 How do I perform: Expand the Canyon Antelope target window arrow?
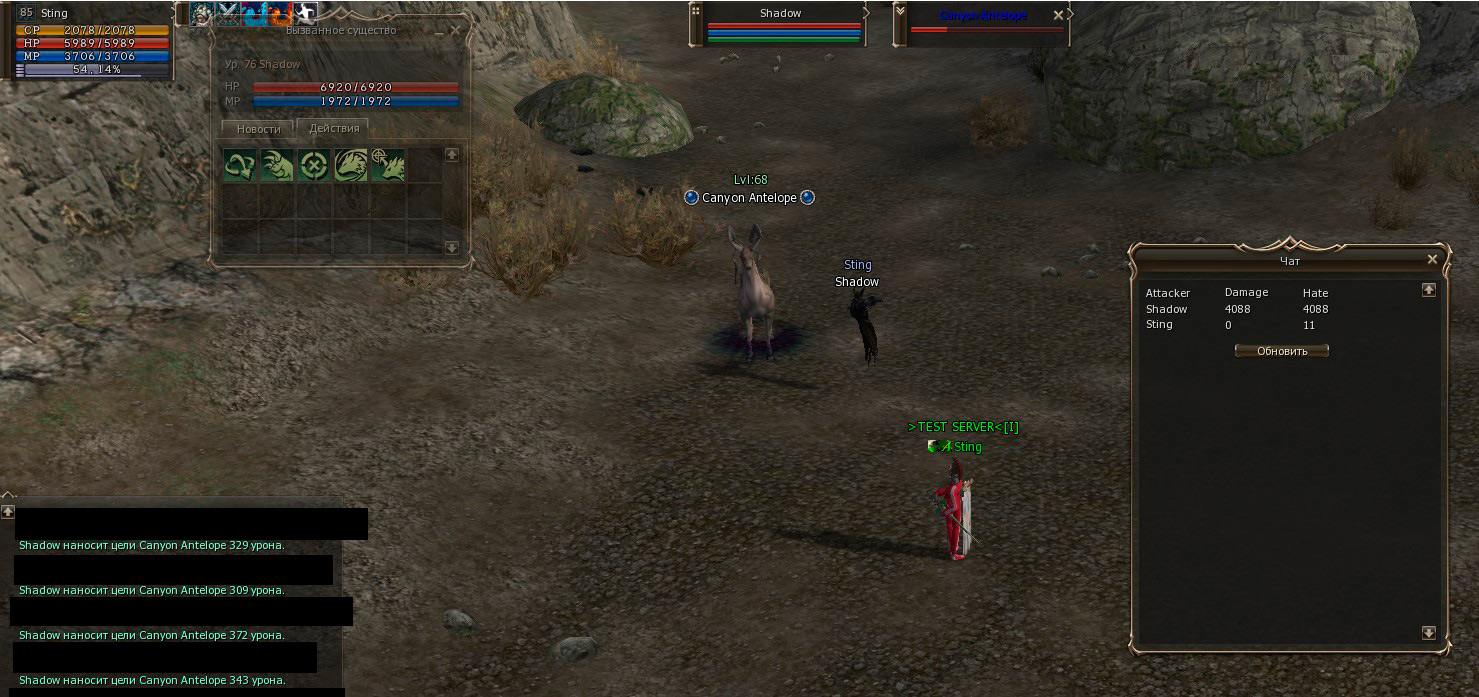[x=1070, y=15]
